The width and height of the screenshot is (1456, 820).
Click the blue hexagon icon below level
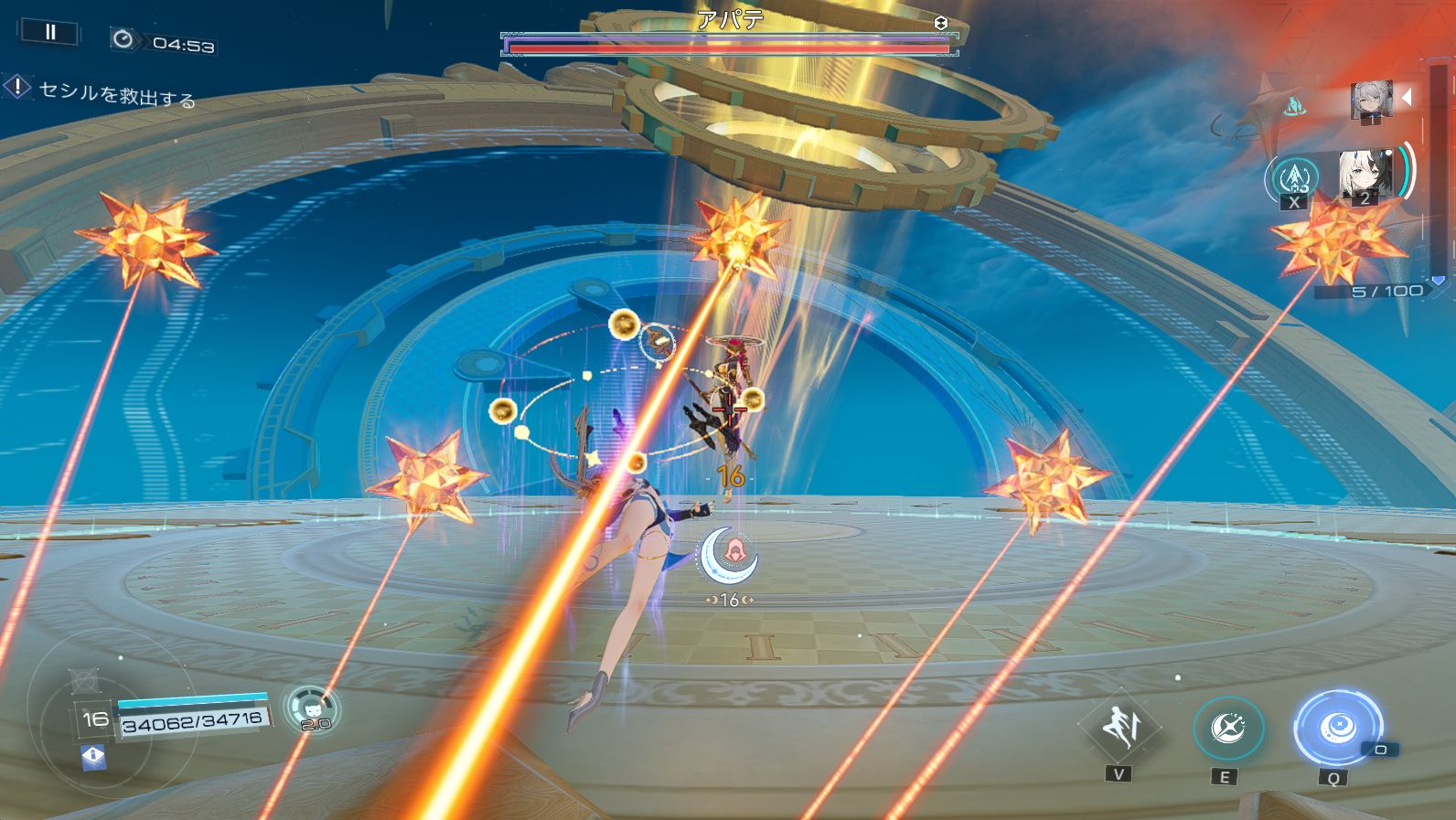pos(93,756)
